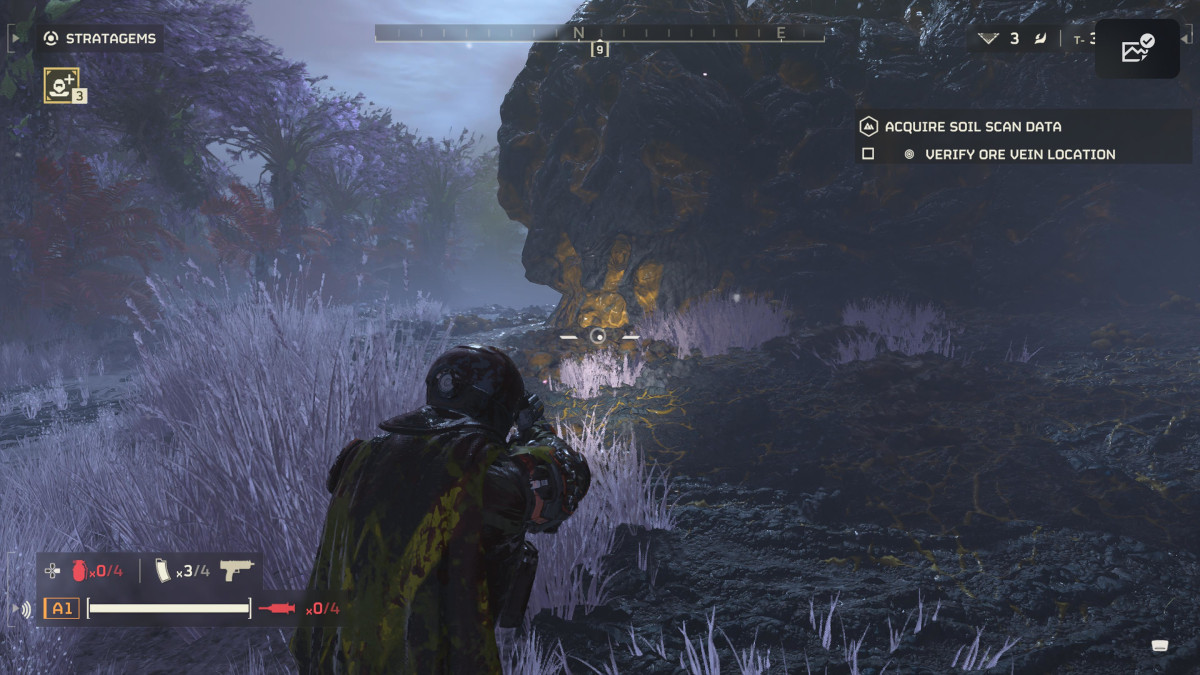
Task: Tick the Verify Ore Vein Location checkbox
Action: [x=868, y=154]
